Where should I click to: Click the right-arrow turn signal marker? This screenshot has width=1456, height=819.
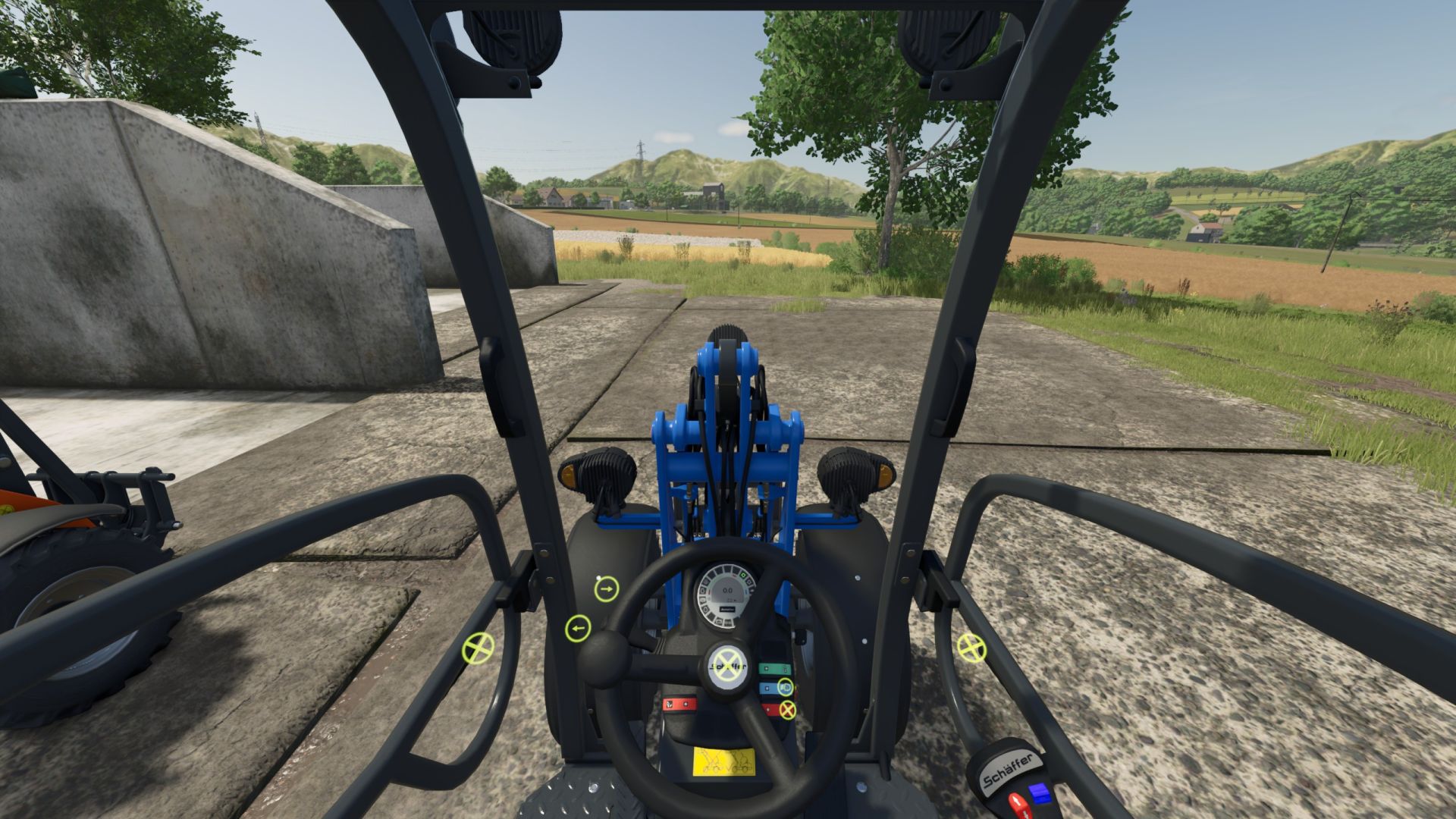tap(606, 588)
